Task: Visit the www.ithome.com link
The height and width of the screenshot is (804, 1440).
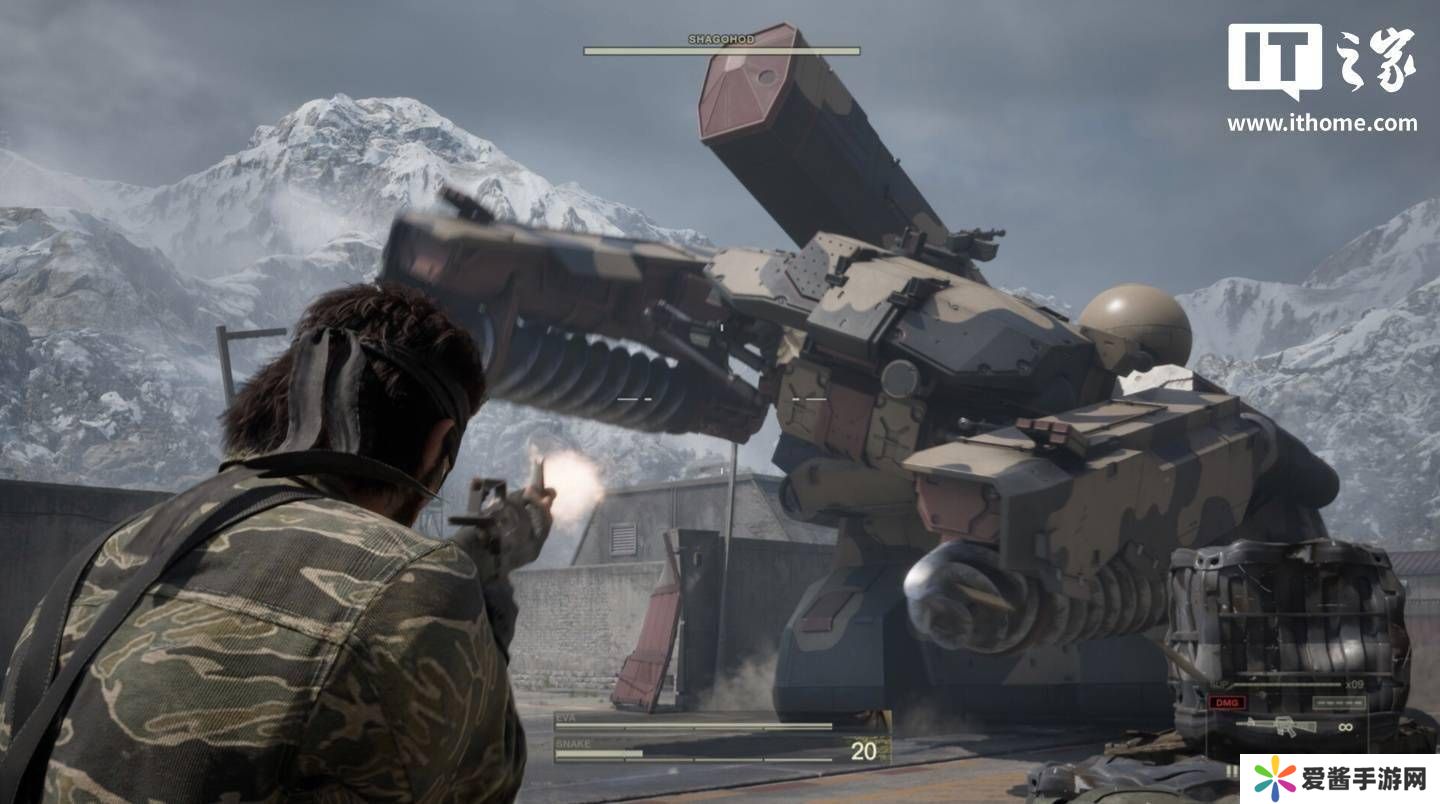Action: [1322, 124]
